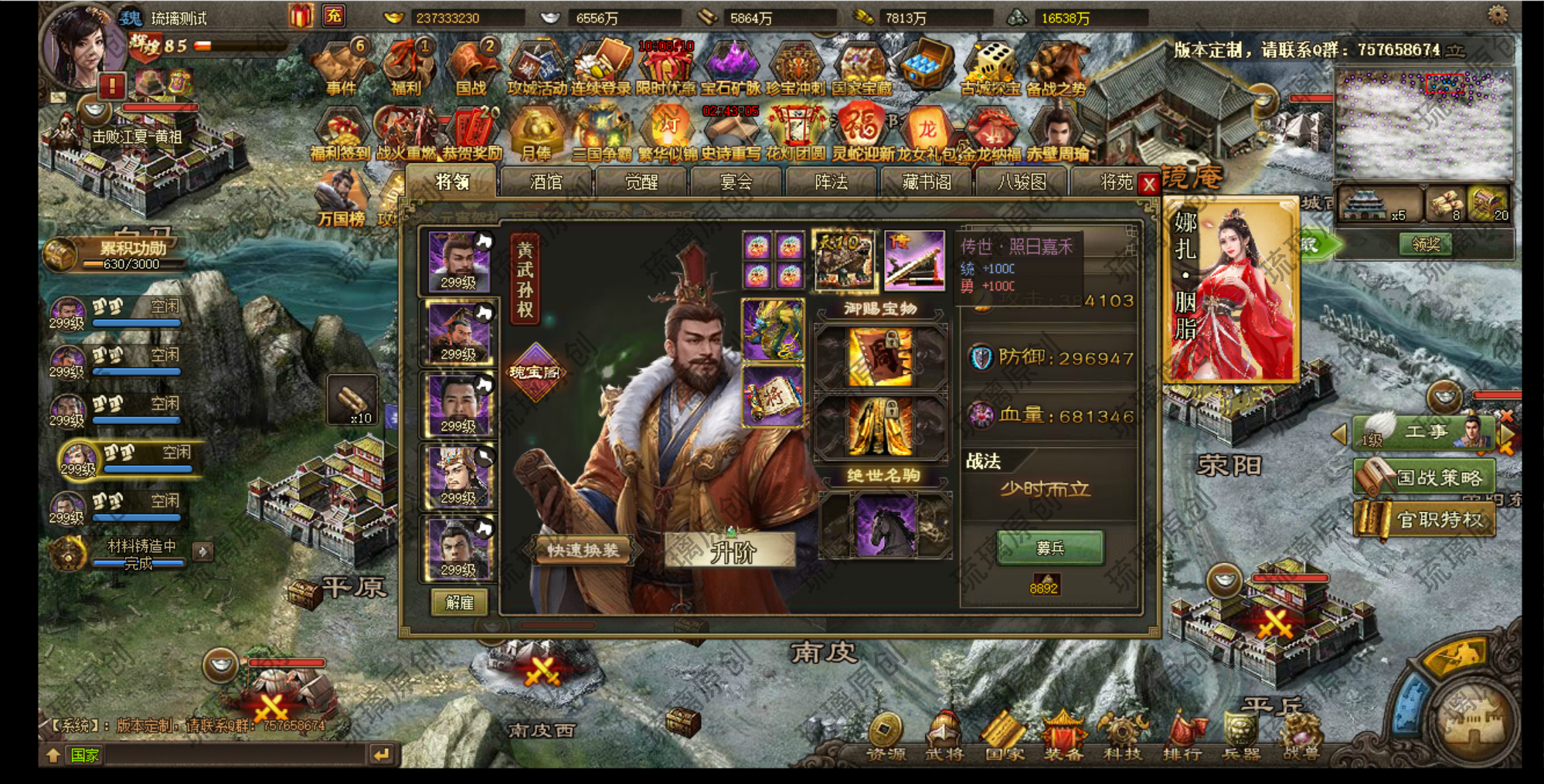Image resolution: width=1544 pixels, height=784 pixels.
Task: Open the 觉醒 tab
Action: click(x=641, y=182)
